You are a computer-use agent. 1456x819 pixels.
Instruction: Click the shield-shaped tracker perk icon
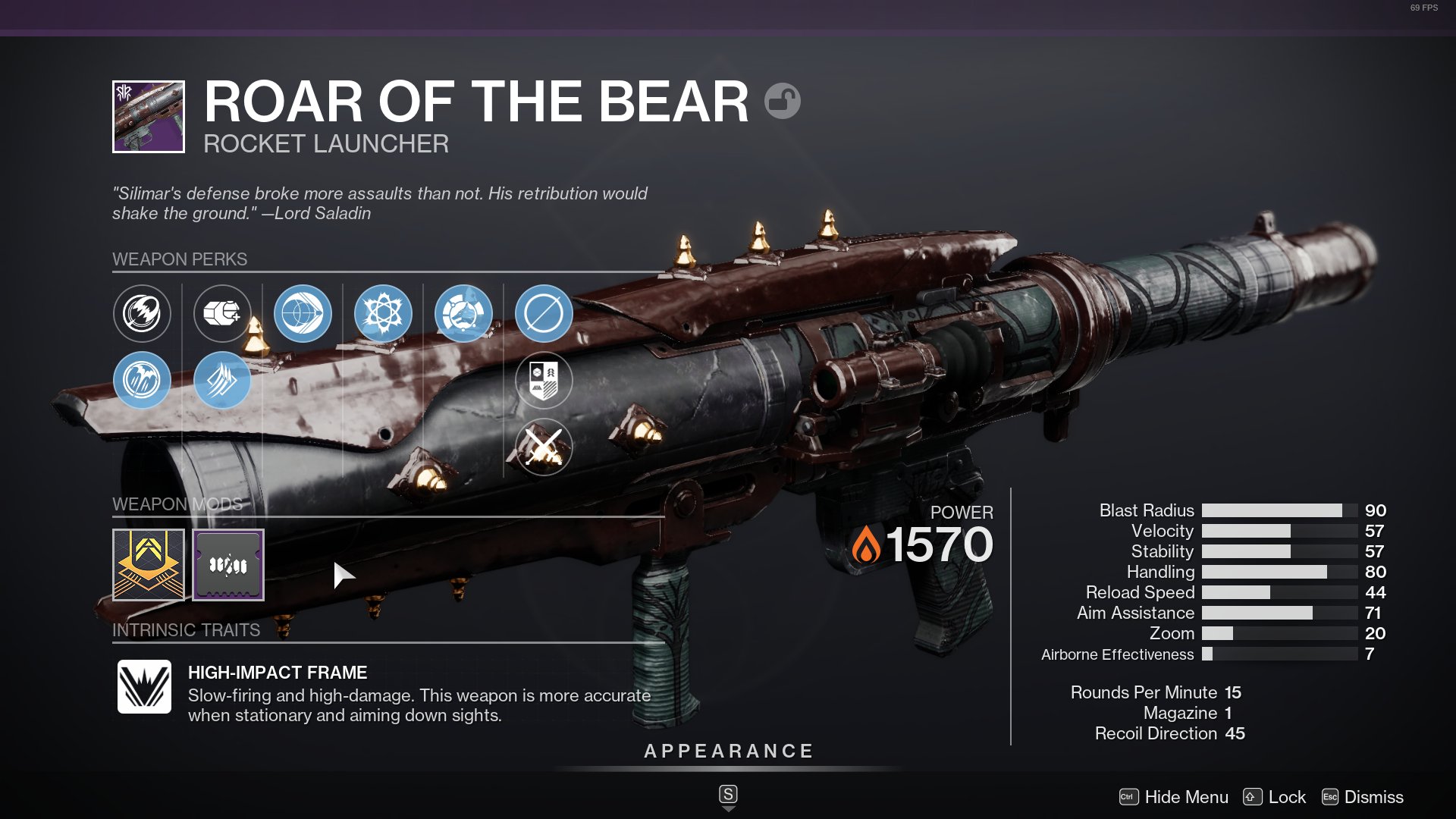544,381
